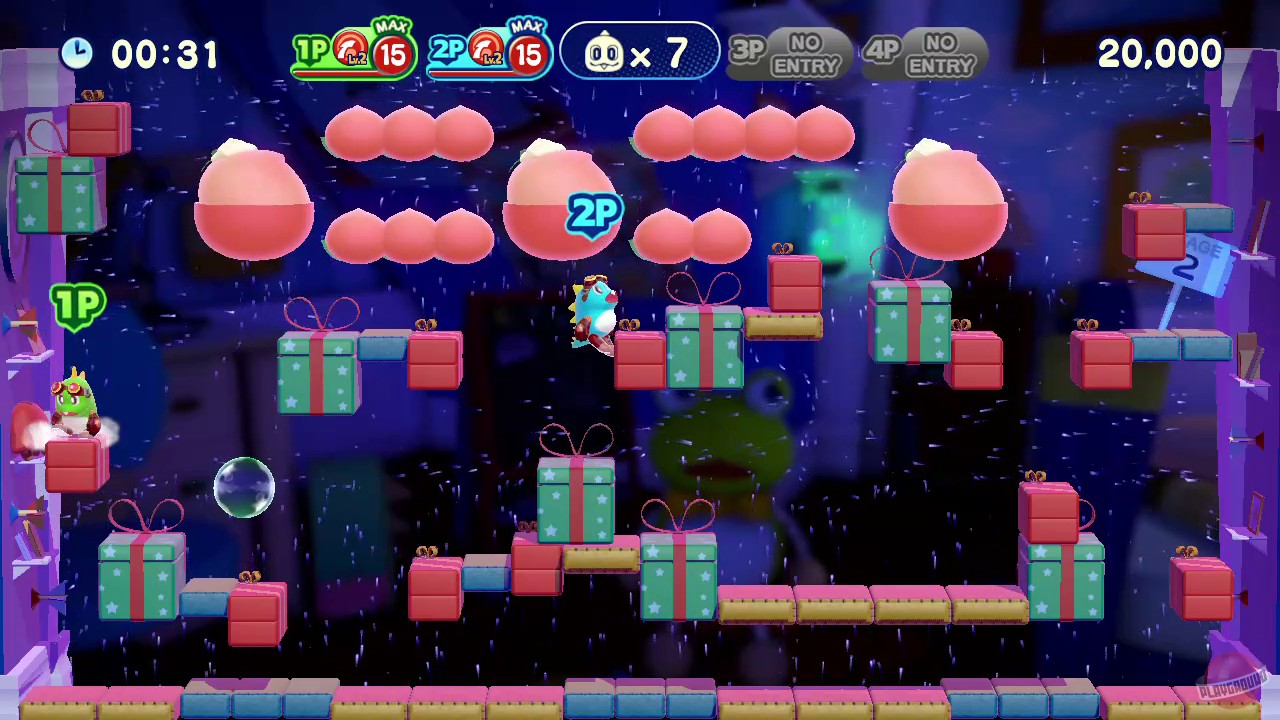Click the Lv.2 fire power icon for 2P
The width and height of the screenshot is (1280, 720).
click(x=486, y=50)
